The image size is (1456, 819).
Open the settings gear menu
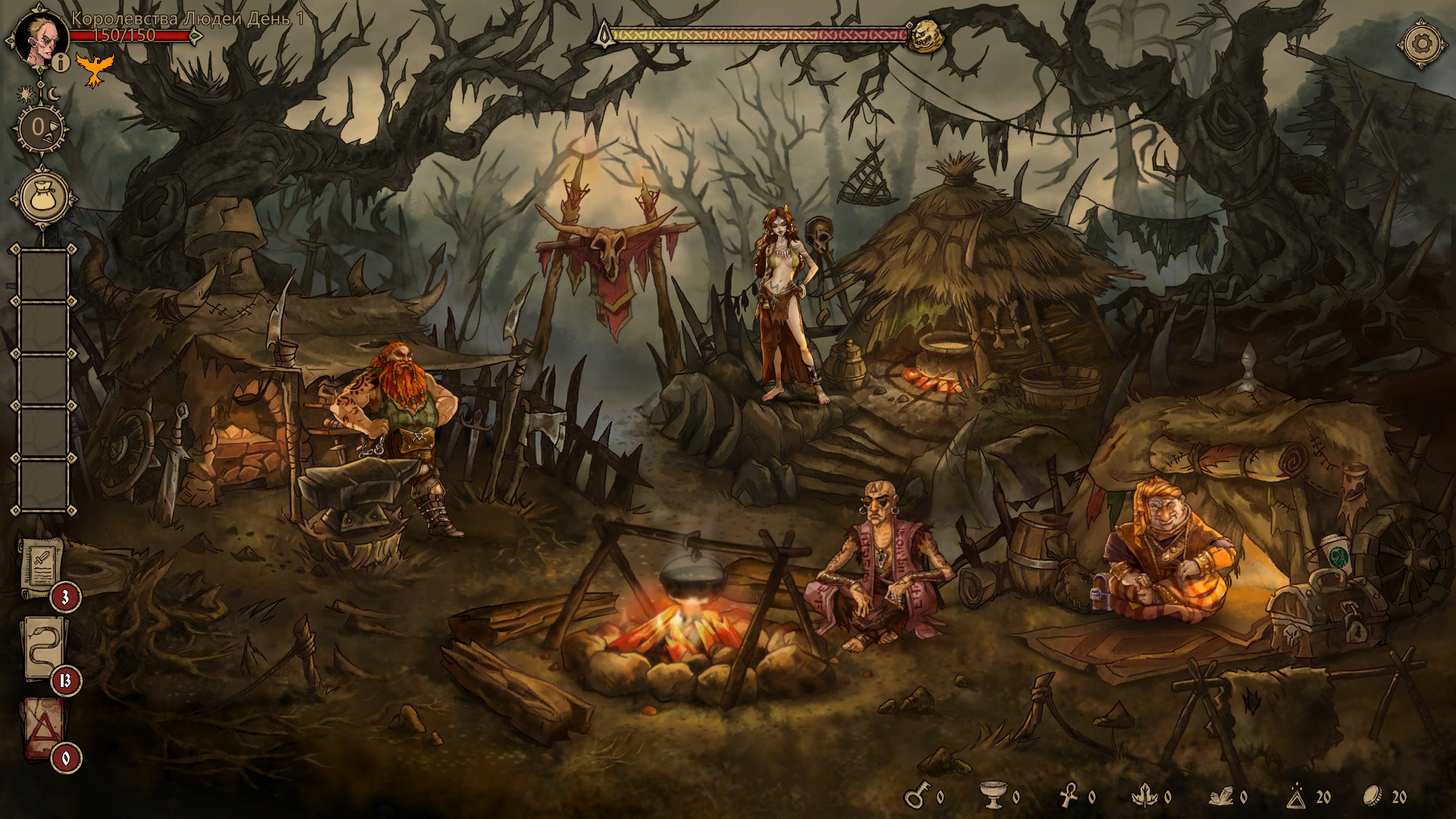pyautogui.click(x=1422, y=42)
